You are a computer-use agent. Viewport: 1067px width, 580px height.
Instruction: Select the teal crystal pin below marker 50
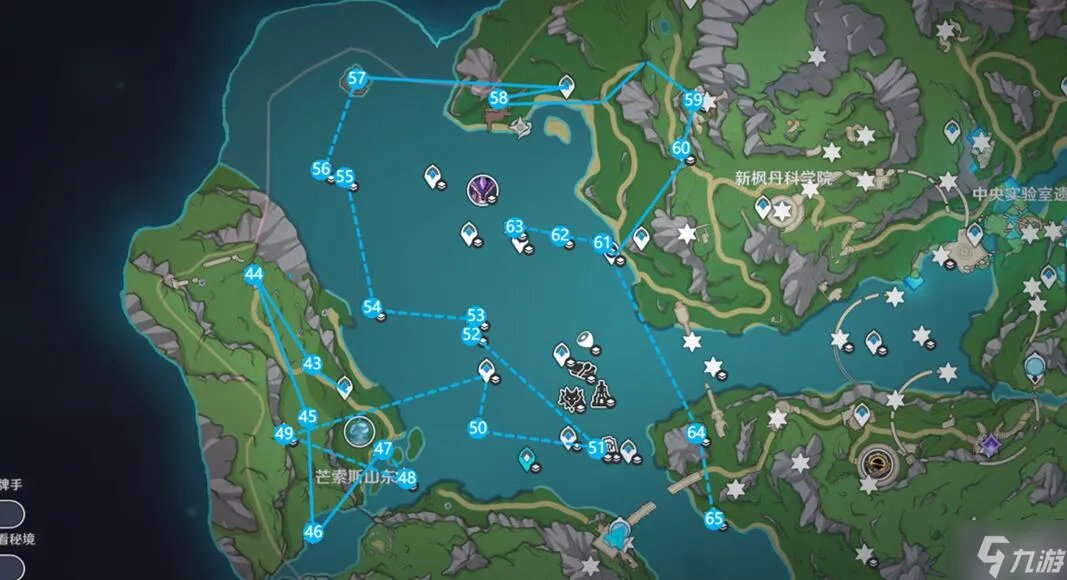pos(525,458)
